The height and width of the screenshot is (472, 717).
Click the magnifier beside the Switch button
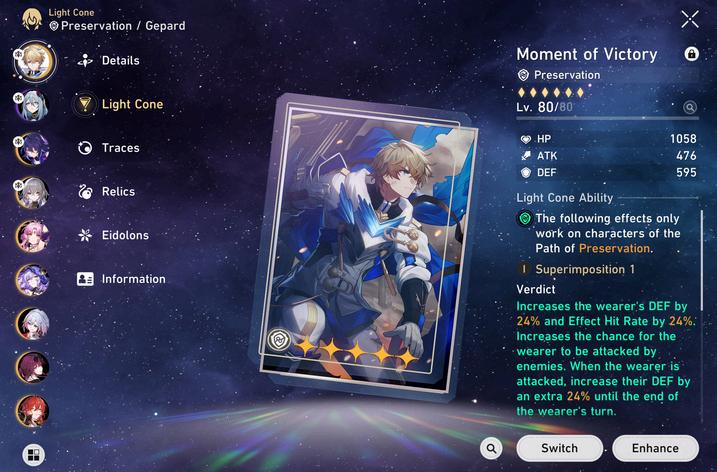[490, 448]
